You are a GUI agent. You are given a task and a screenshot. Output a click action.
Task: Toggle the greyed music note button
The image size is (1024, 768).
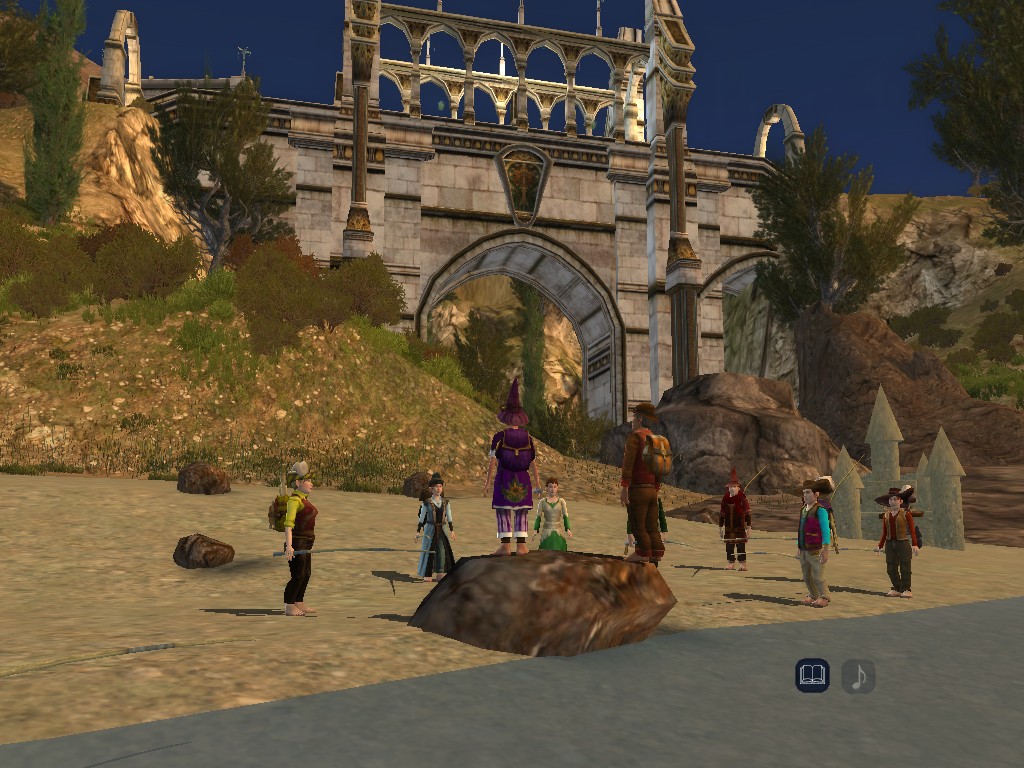858,676
